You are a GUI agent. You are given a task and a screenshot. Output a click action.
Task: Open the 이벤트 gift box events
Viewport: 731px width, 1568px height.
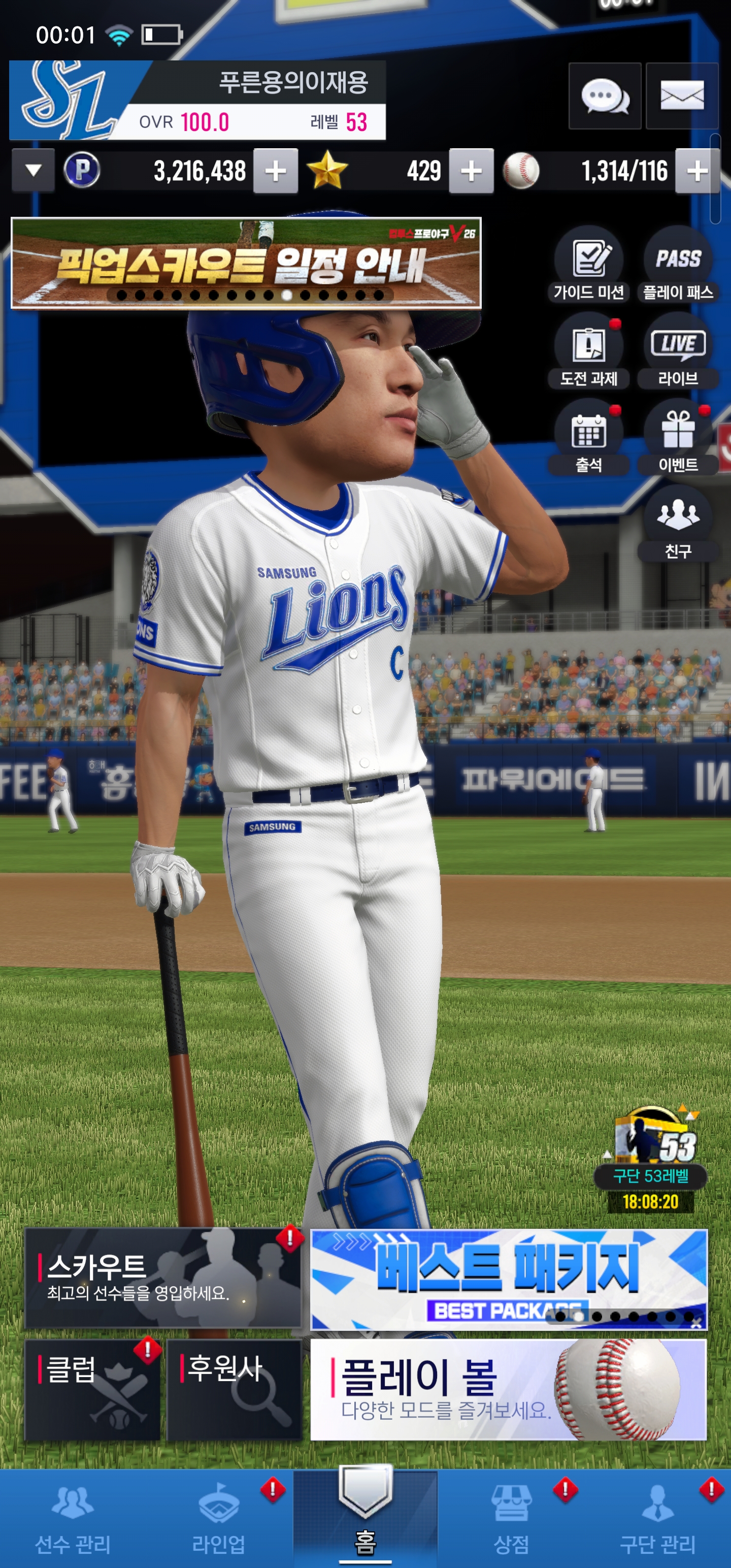(678, 438)
